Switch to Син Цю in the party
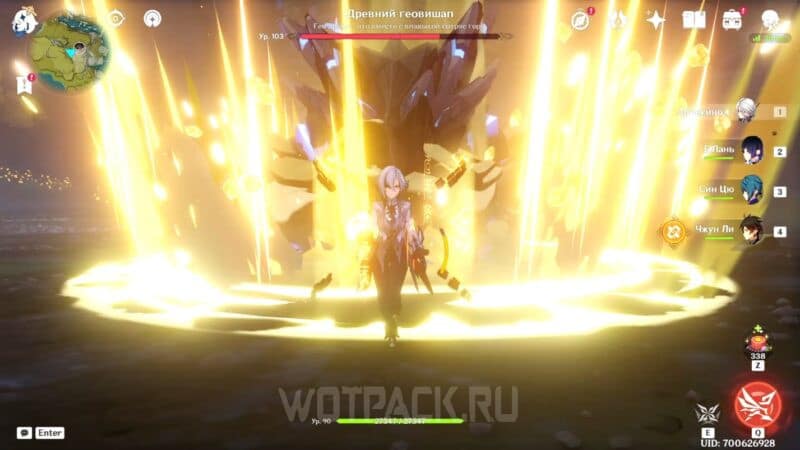Image resolution: width=800 pixels, height=450 pixels. [751, 190]
